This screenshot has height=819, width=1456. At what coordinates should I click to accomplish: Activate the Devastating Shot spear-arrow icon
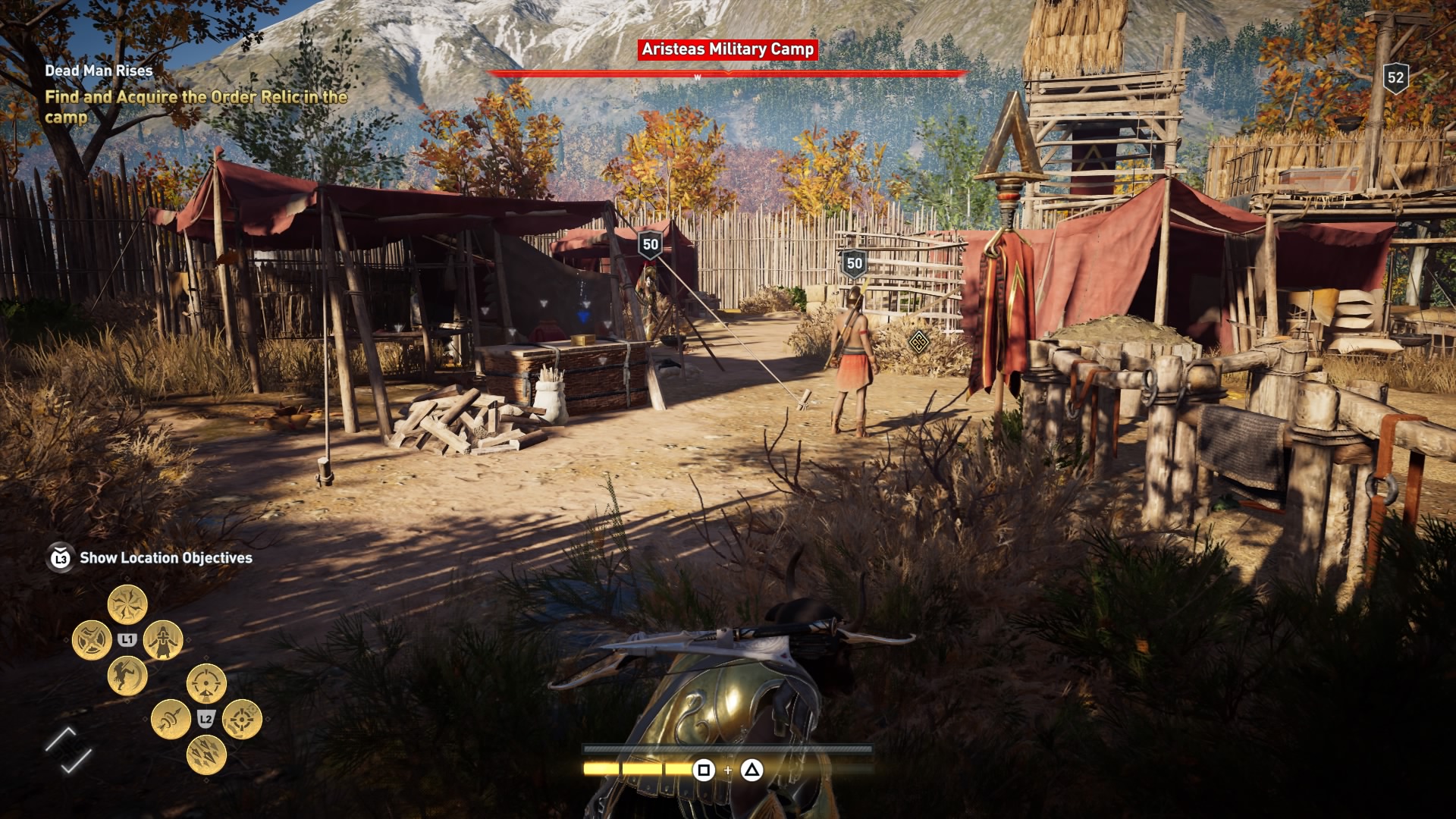tap(171, 718)
